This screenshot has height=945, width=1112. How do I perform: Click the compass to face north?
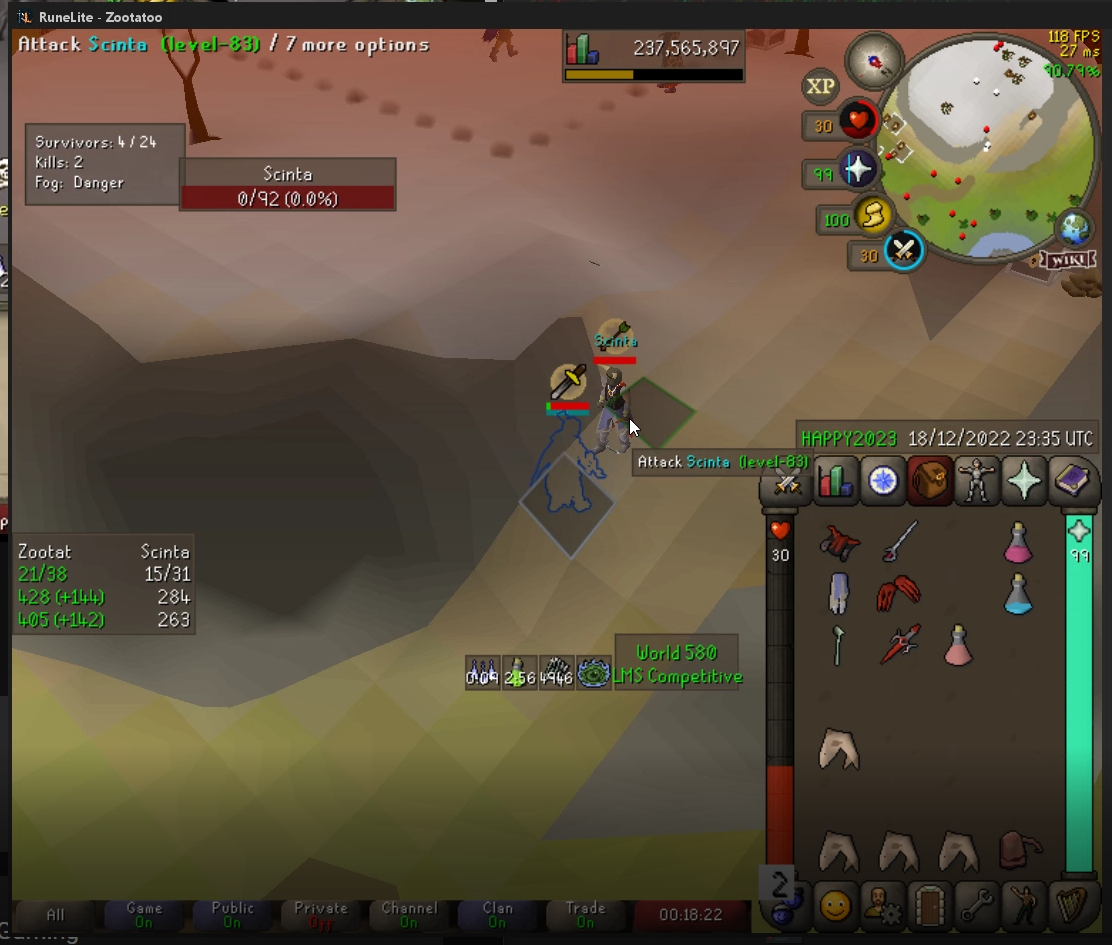874,61
